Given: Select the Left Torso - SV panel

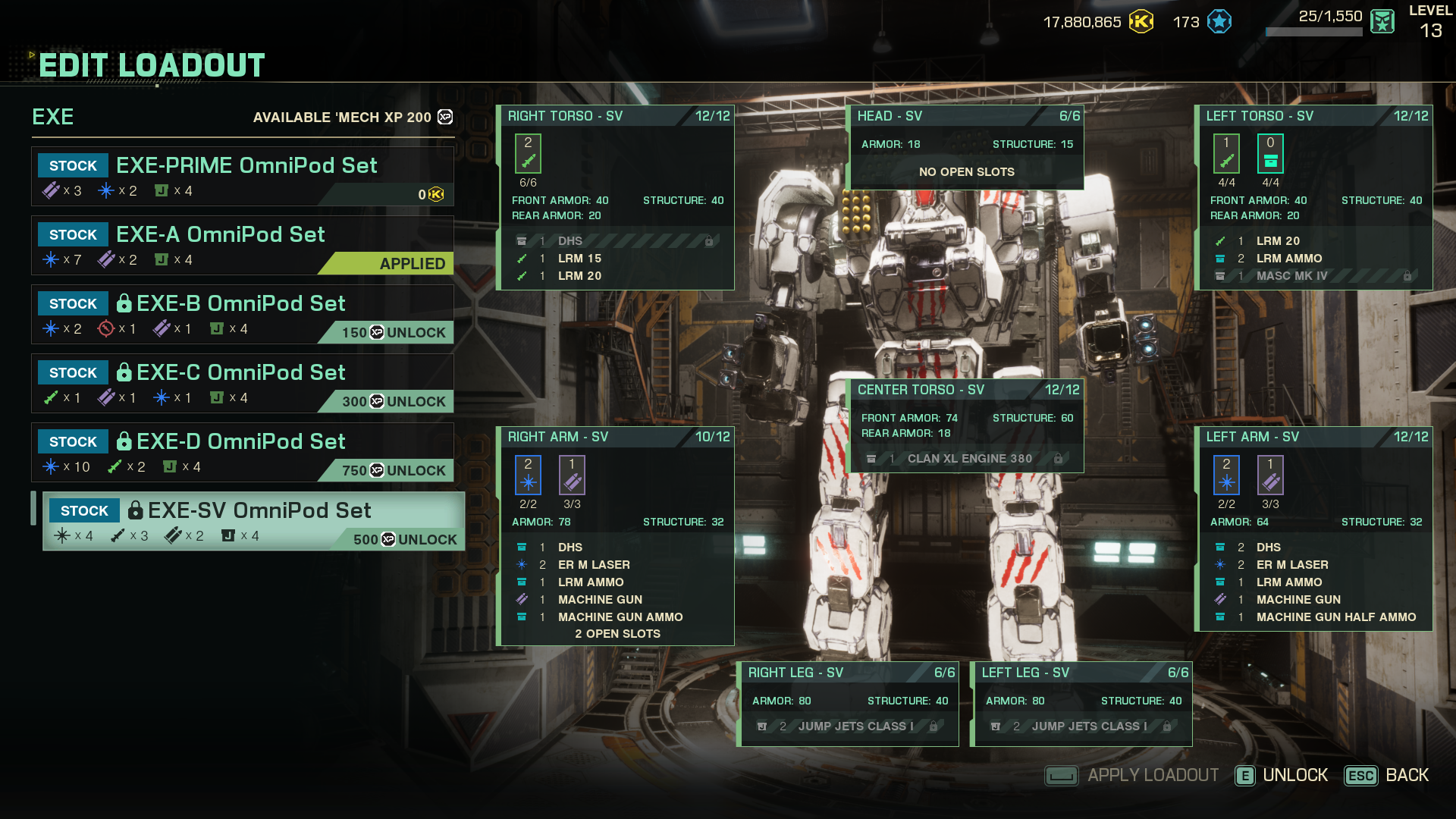Looking at the screenshot, I should (x=1314, y=116).
